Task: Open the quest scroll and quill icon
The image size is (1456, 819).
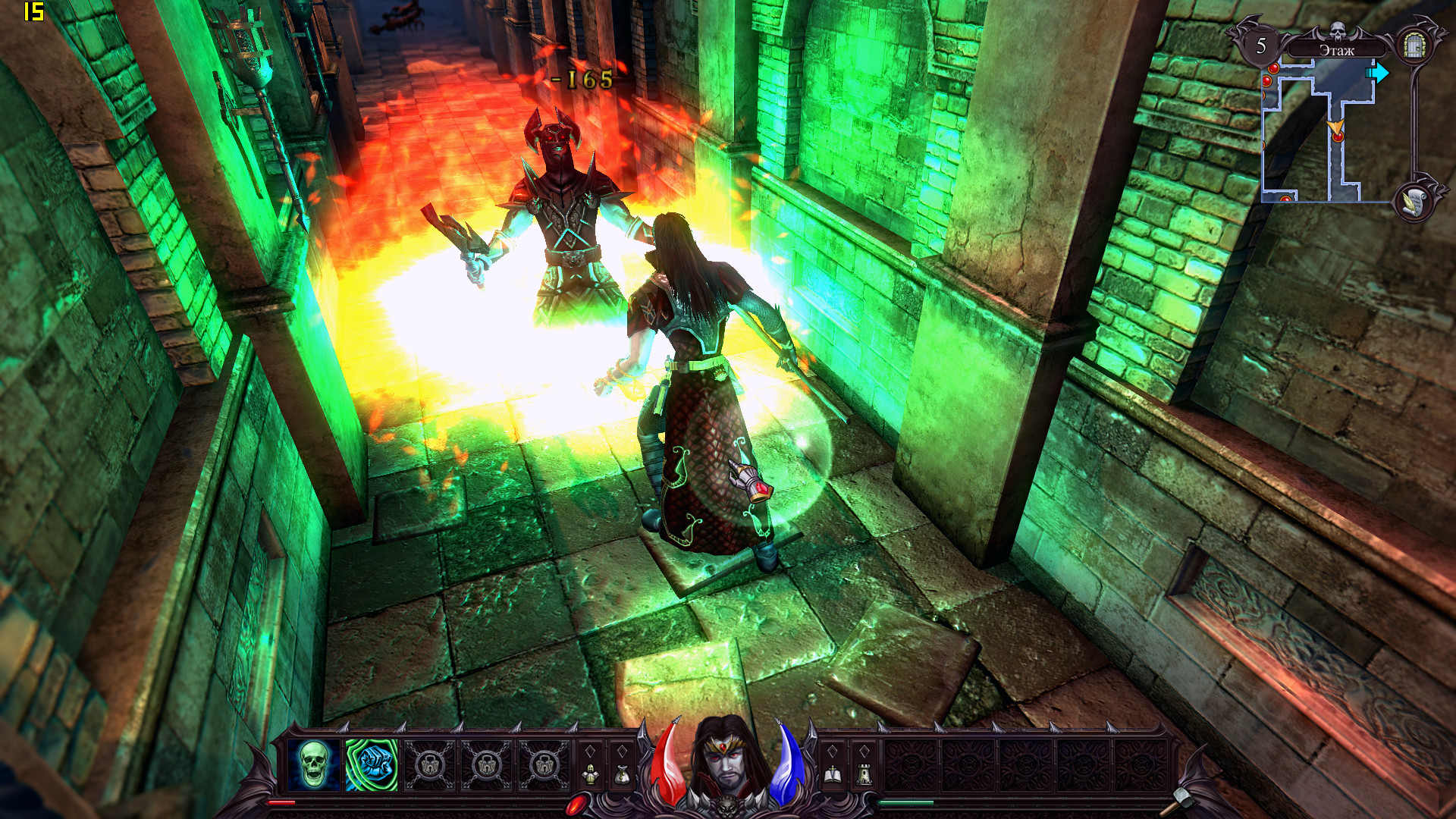Action: pos(1413,201)
